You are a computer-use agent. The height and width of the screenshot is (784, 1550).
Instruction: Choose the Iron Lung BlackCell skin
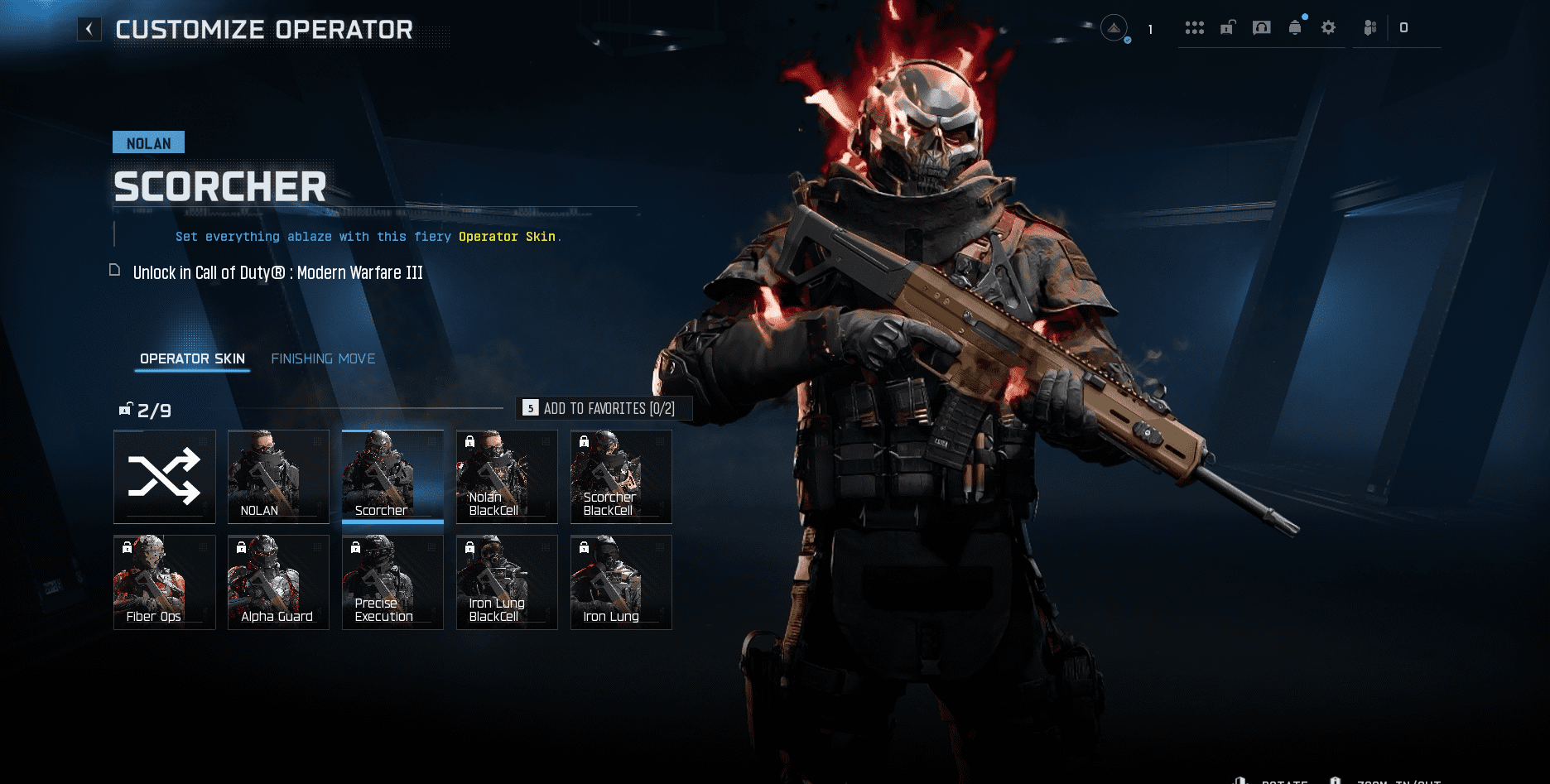507,582
